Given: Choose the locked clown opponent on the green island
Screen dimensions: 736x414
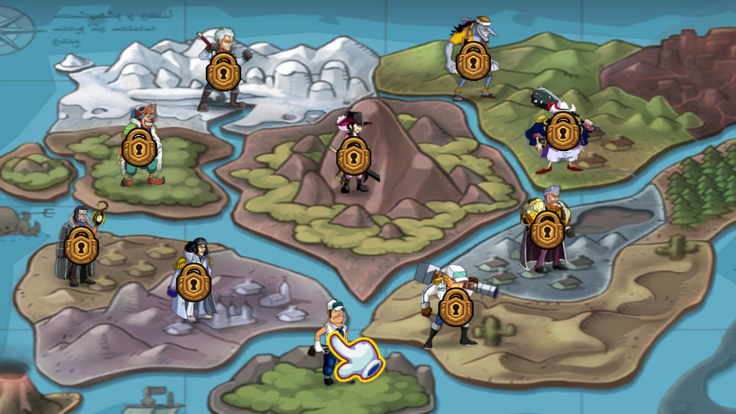Looking at the screenshot, I should [x=139, y=148].
